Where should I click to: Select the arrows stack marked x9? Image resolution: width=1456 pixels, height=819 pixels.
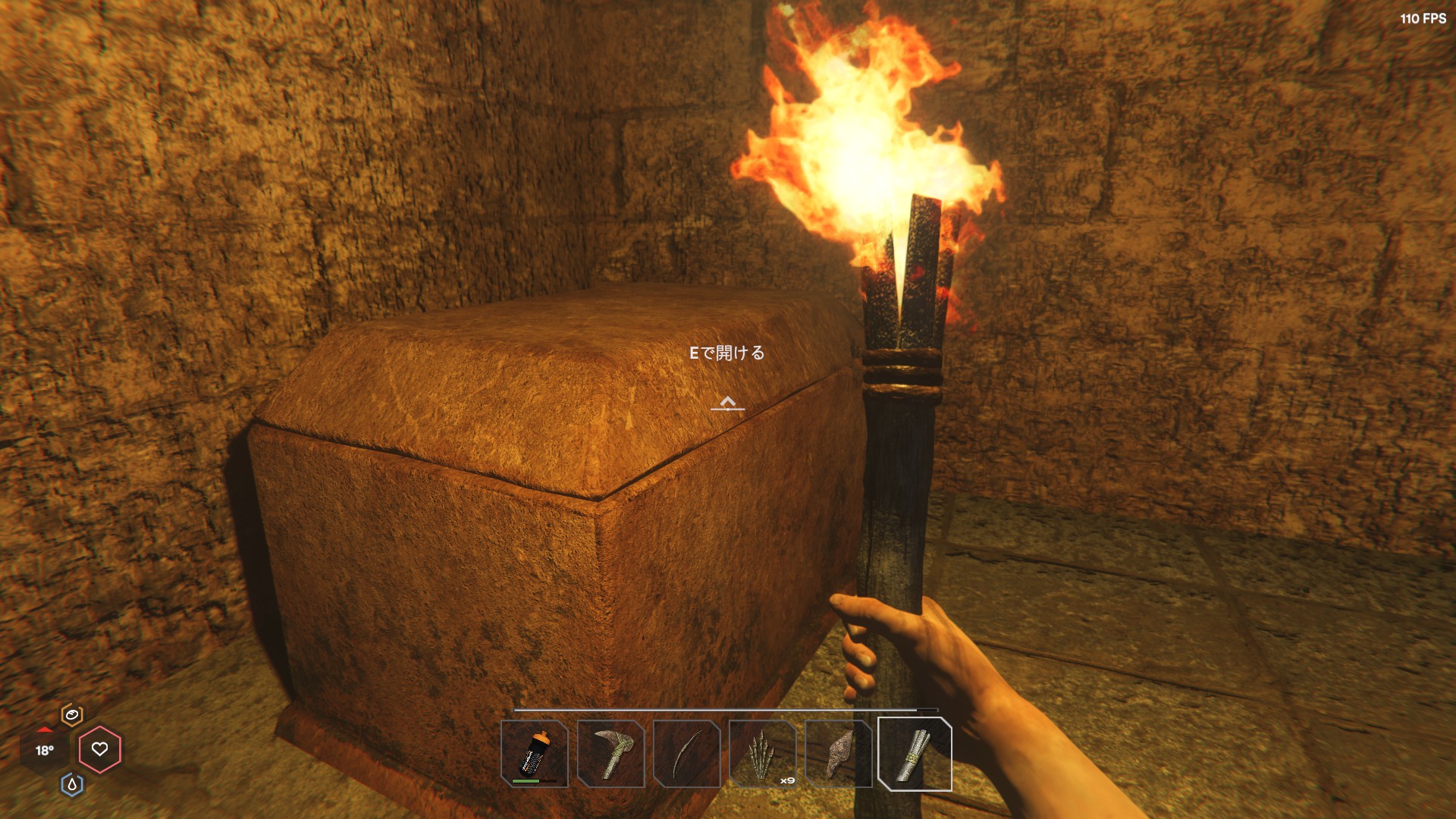(x=763, y=754)
